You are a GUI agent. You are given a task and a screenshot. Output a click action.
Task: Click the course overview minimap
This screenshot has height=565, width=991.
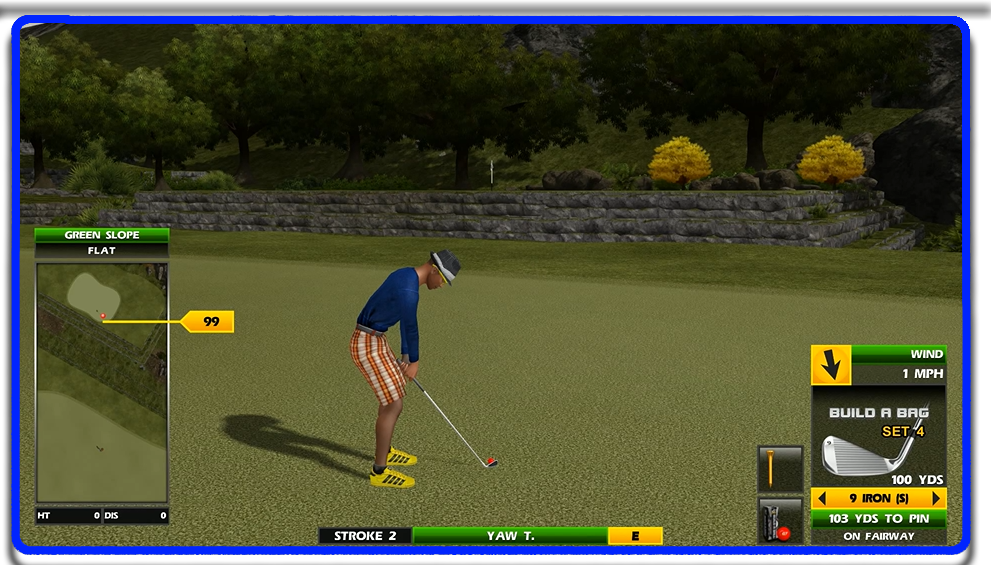tap(102, 382)
